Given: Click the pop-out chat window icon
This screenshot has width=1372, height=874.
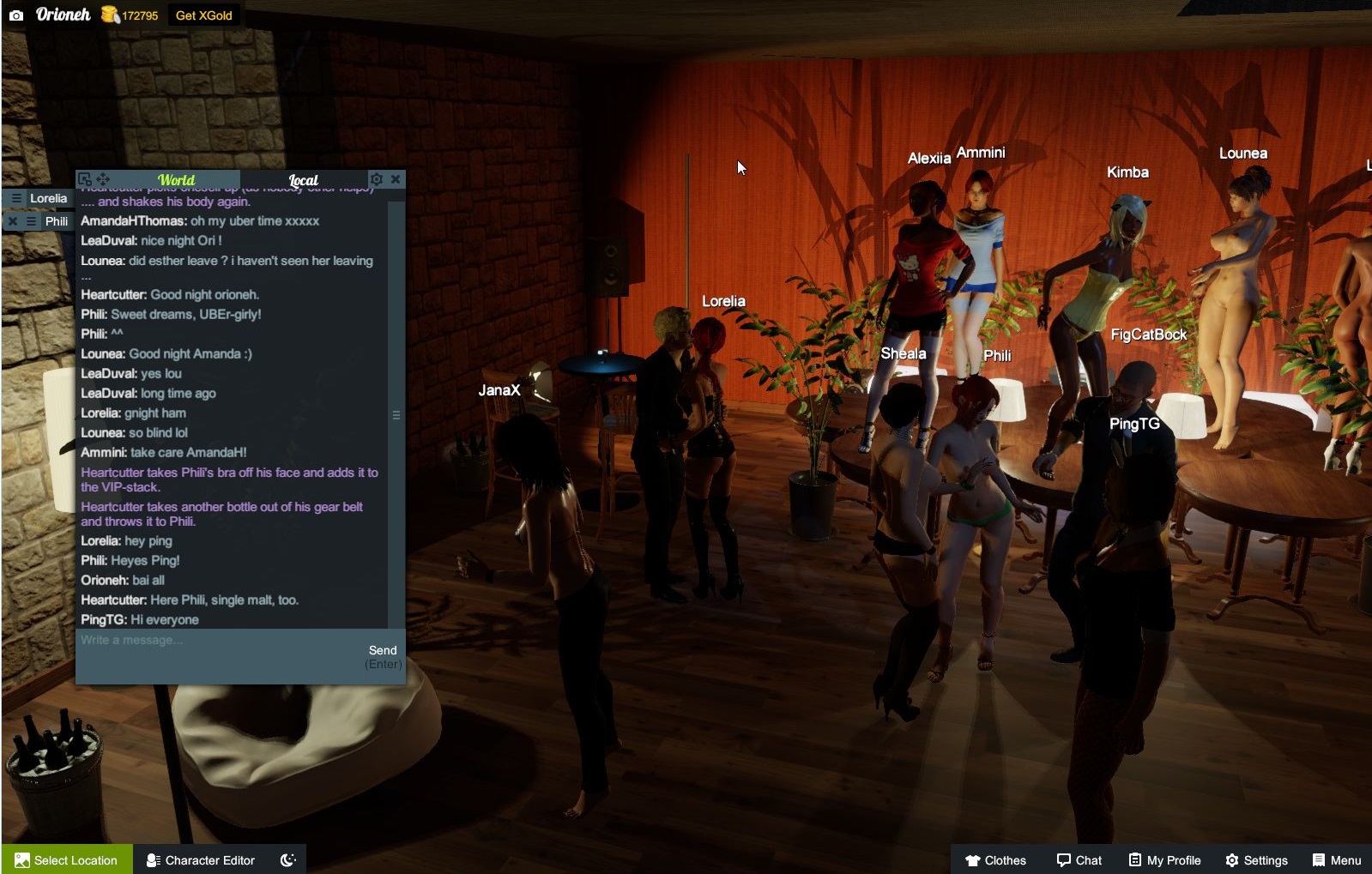Looking at the screenshot, I should (86, 178).
